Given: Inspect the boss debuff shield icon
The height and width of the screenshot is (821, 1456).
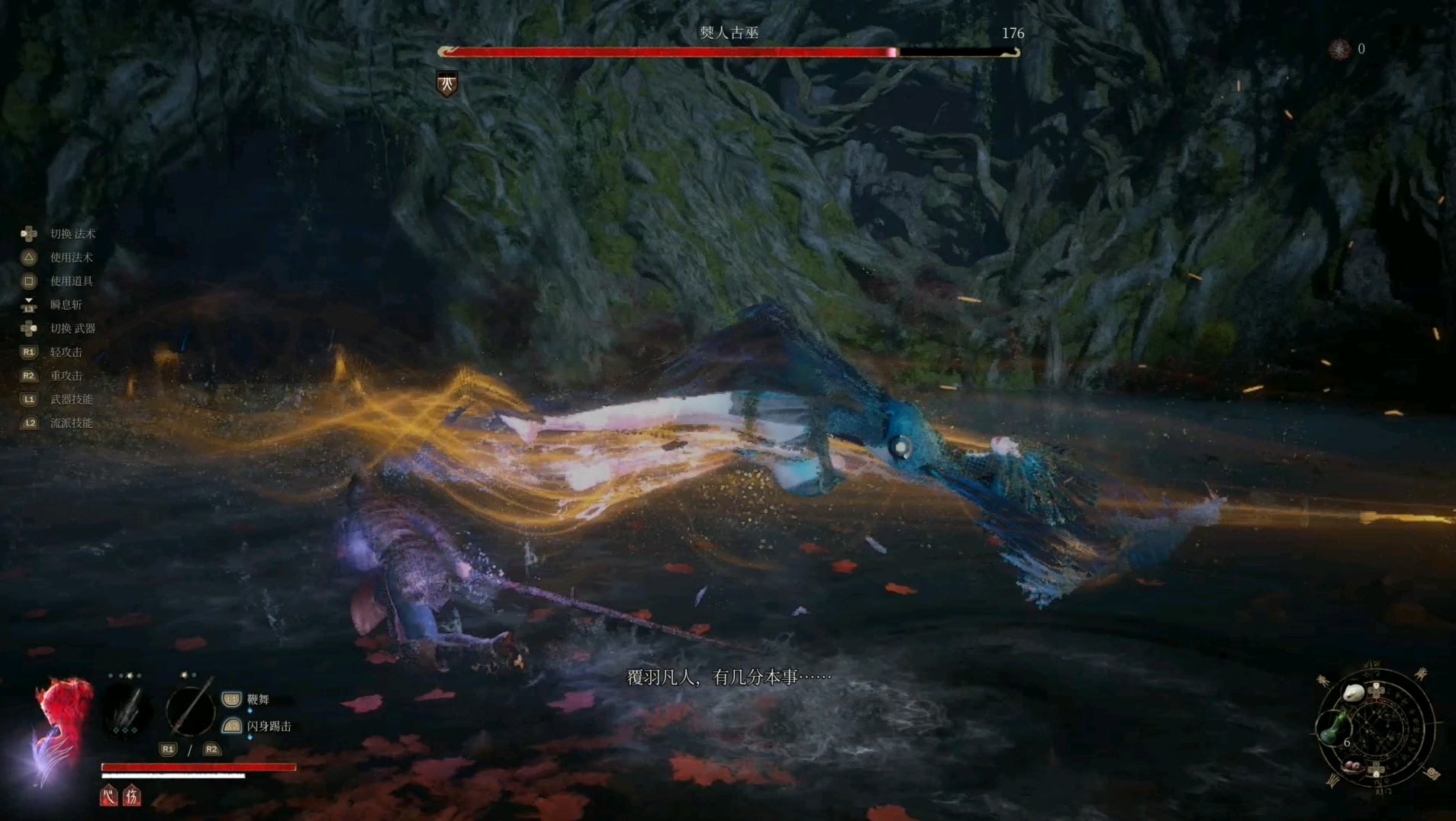Looking at the screenshot, I should coord(447,83).
